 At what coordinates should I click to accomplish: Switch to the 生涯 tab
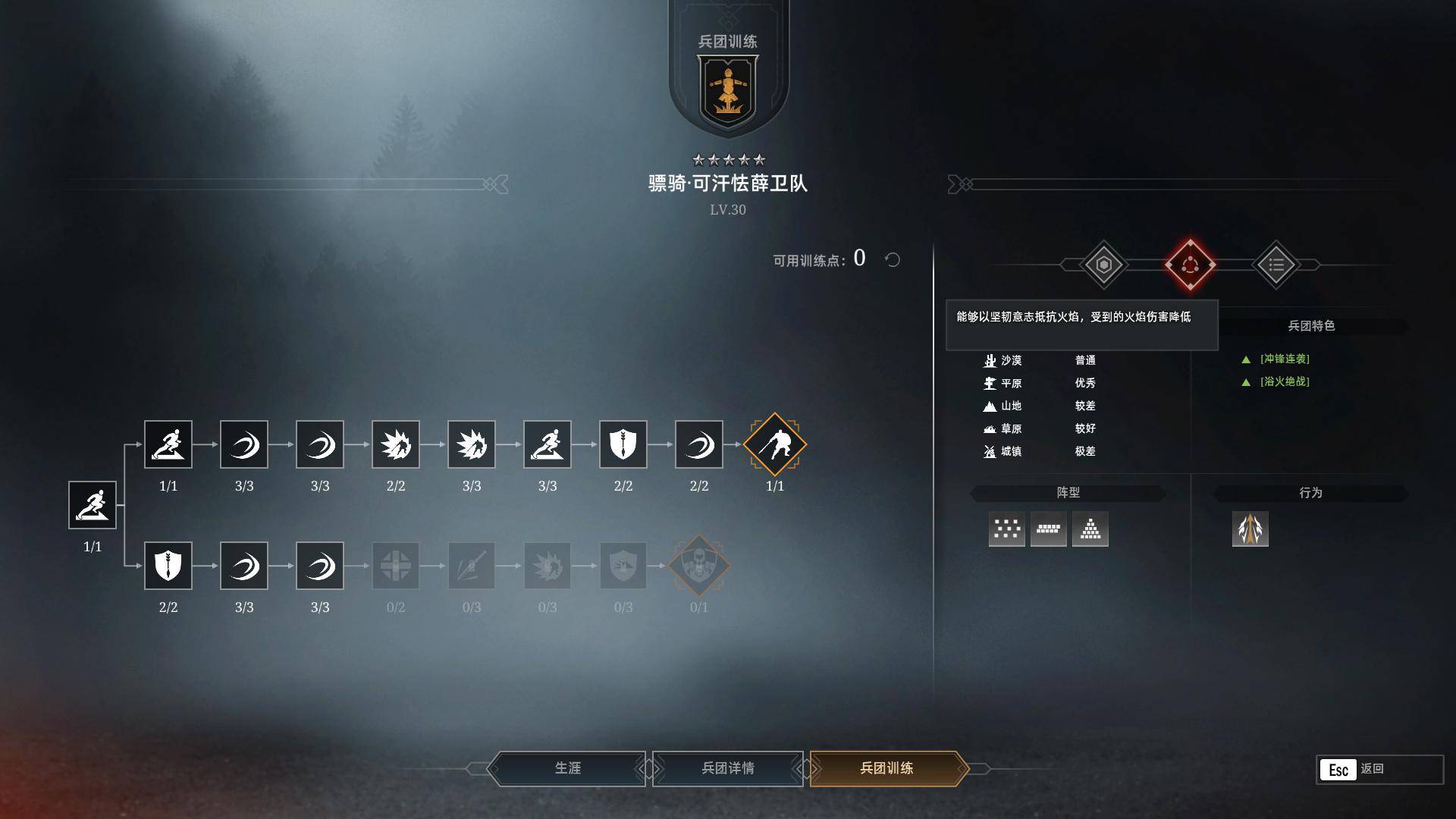click(569, 768)
